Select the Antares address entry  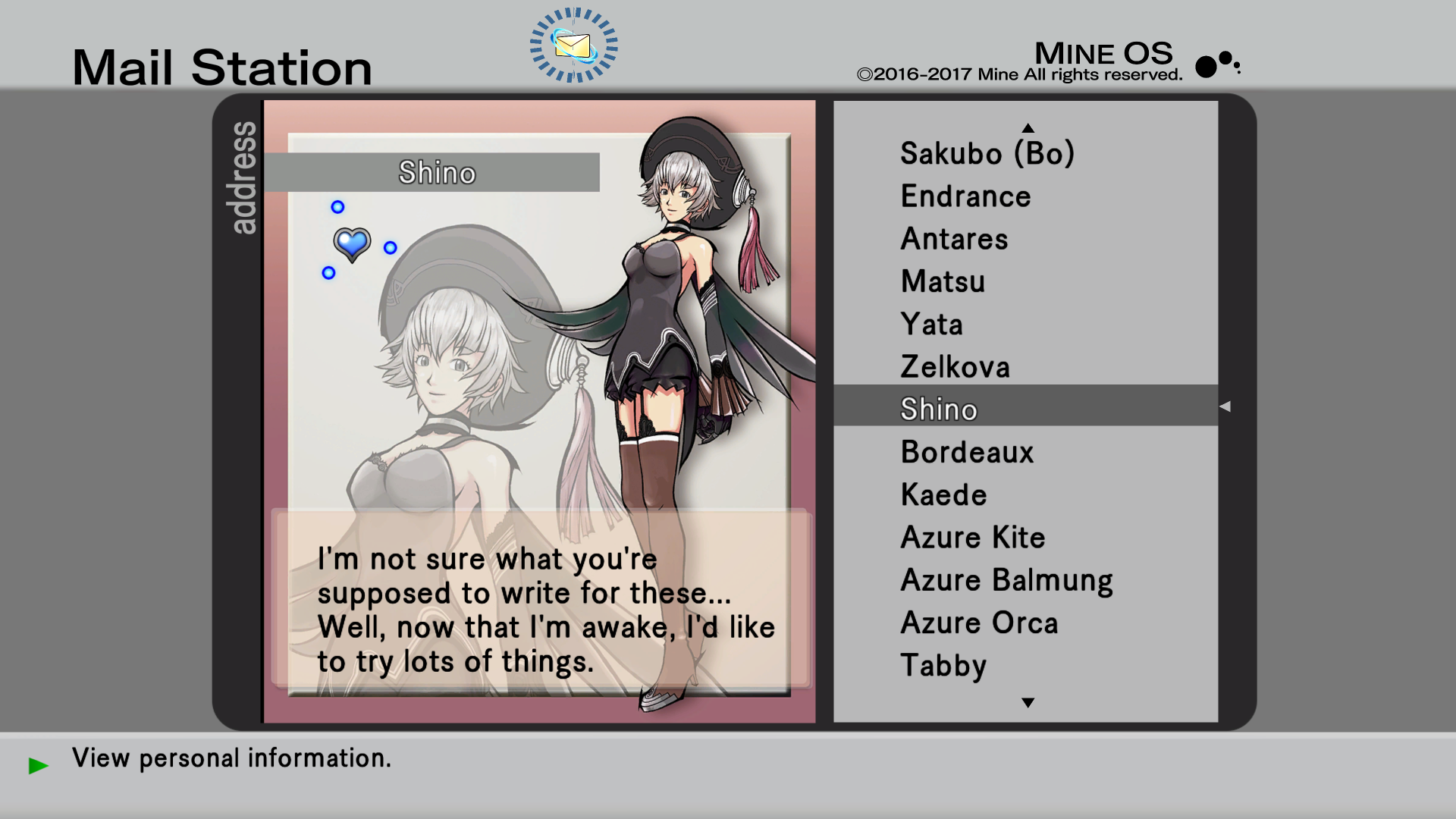coord(954,239)
